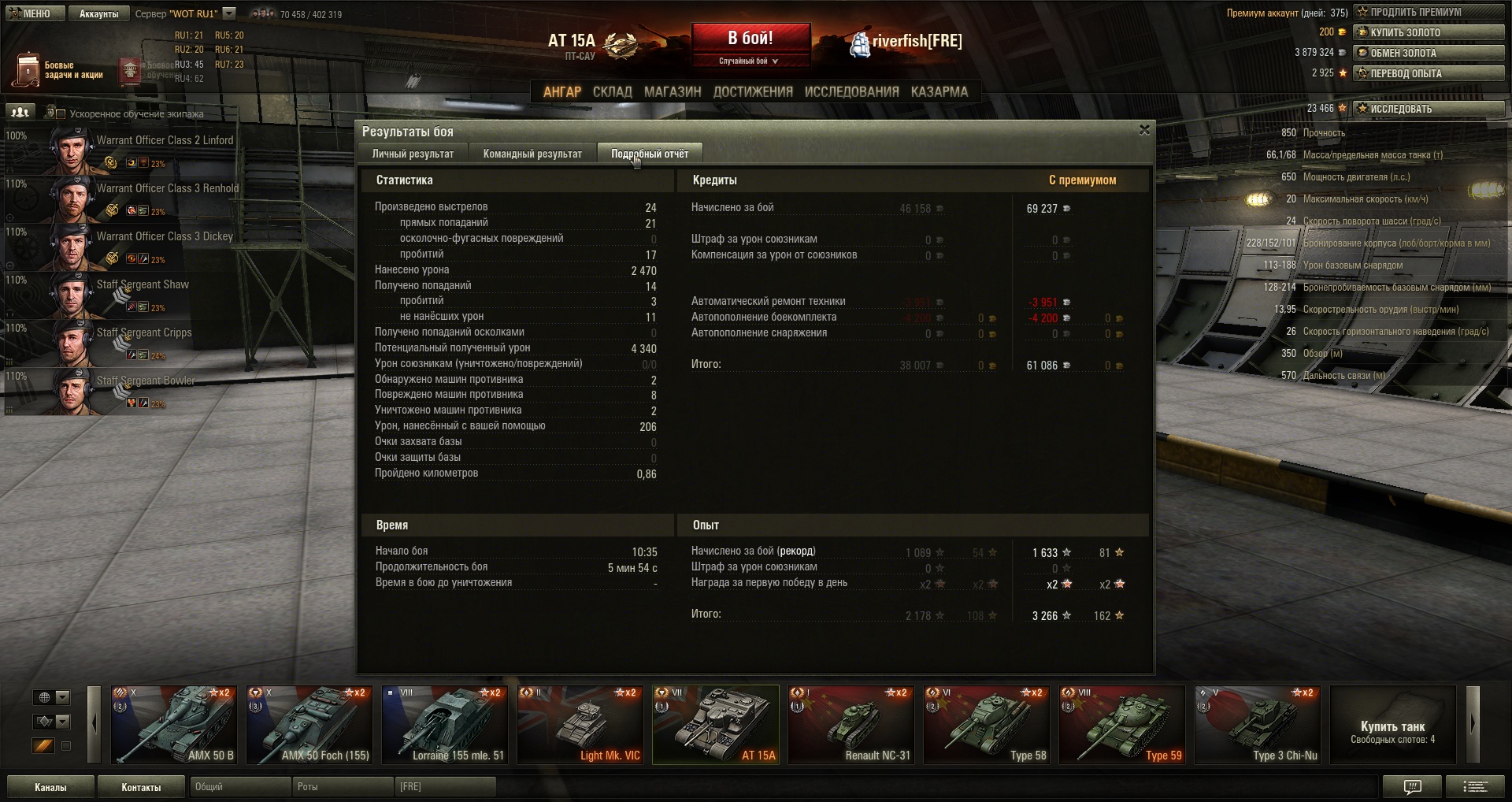This screenshot has height=802, width=1512.
Task: Open the Каналы chat channels
Action: (x=50, y=787)
